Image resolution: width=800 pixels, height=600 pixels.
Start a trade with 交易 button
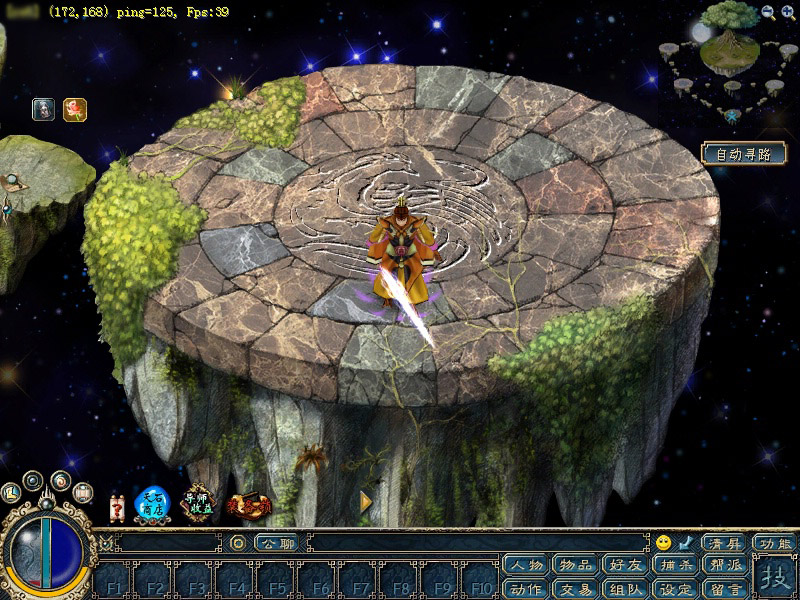575,589
